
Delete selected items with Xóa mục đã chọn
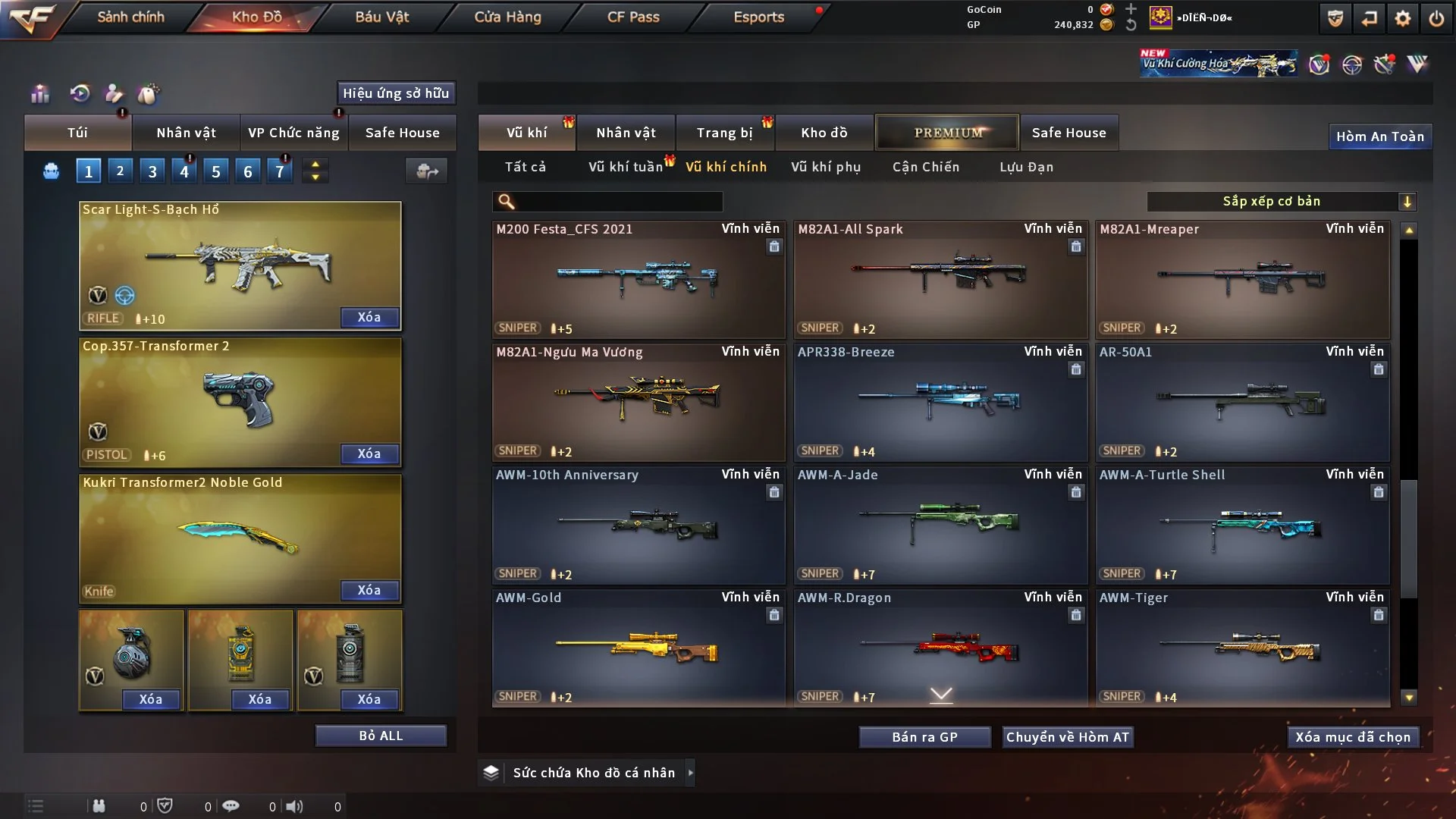[x=1353, y=737]
